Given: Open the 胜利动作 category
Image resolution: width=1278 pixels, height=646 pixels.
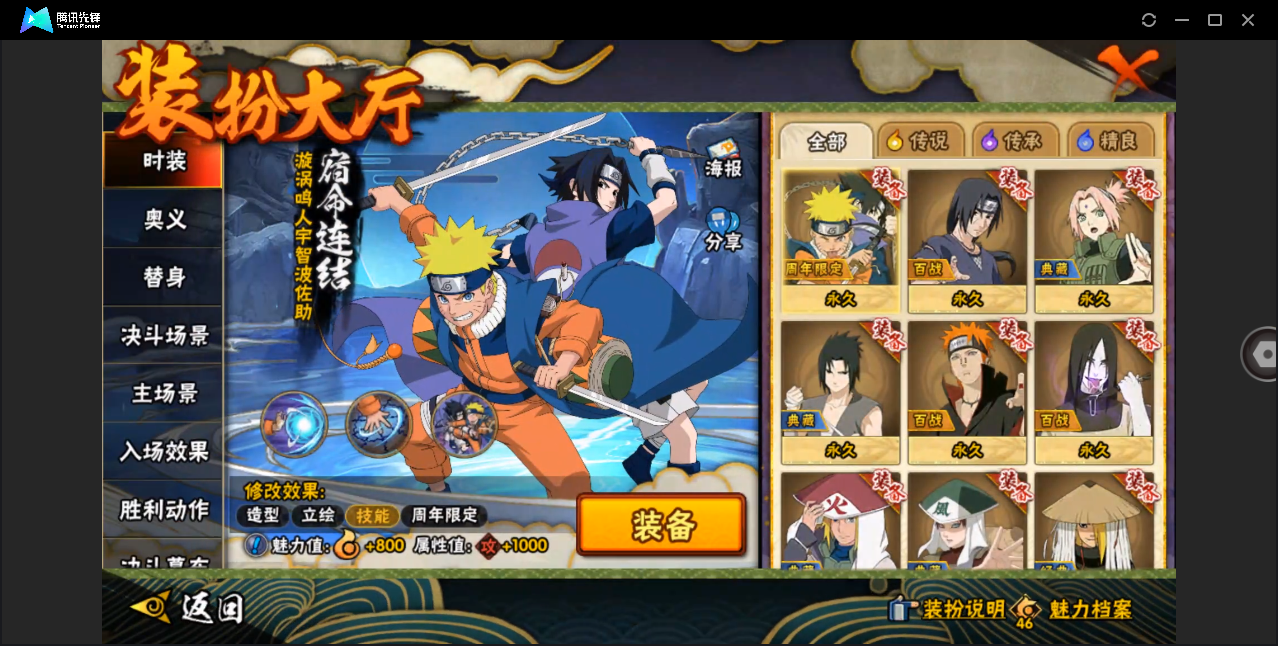Looking at the screenshot, I should click(163, 509).
